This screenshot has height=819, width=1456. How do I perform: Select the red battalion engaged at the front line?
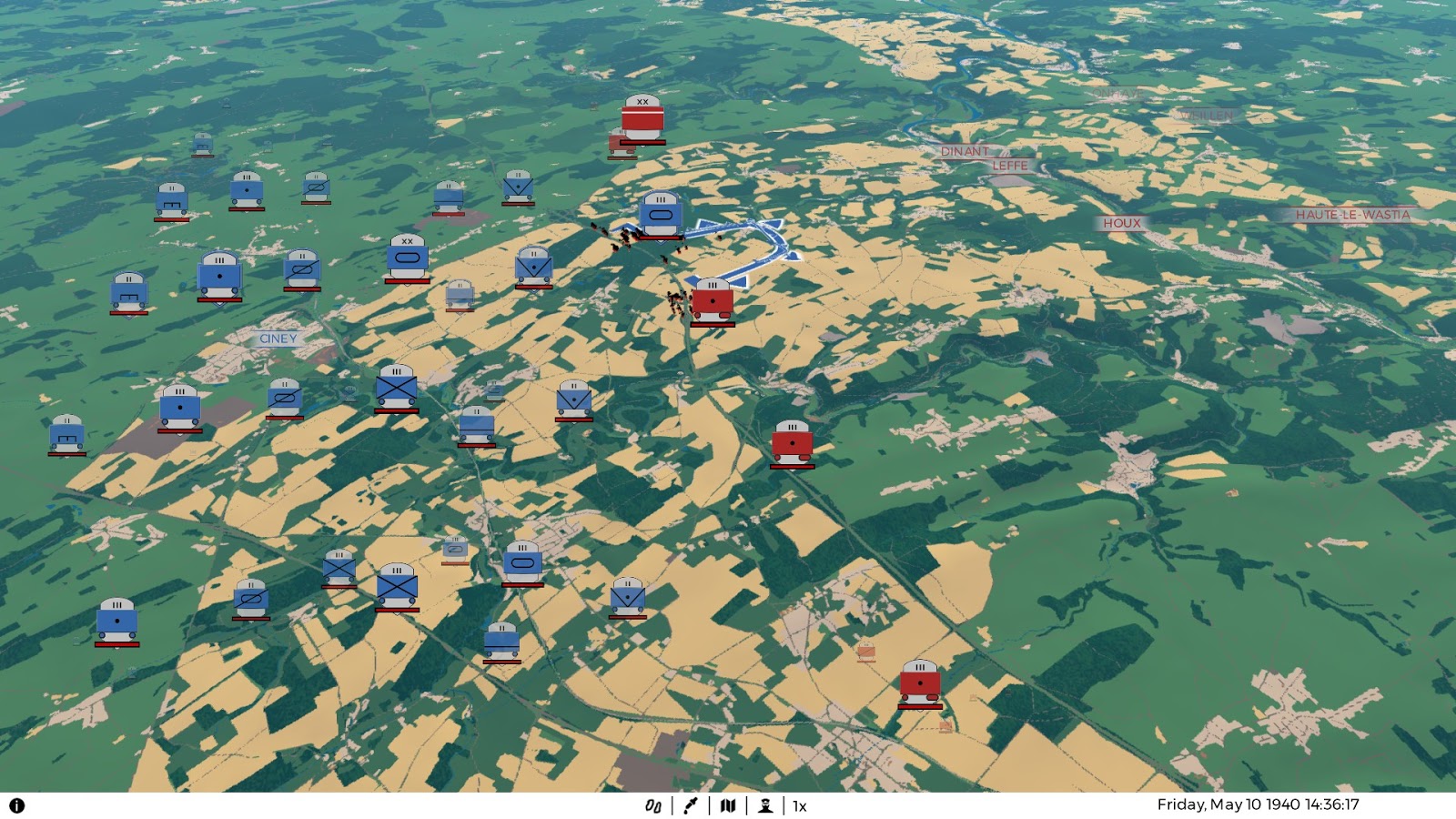[x=713, y=300]
